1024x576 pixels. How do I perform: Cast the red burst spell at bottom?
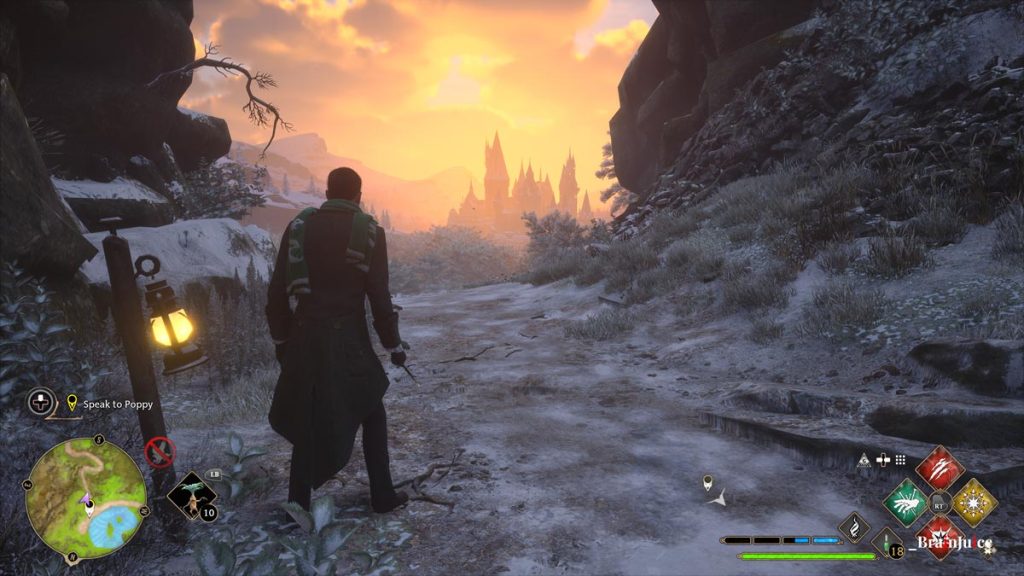939,535
